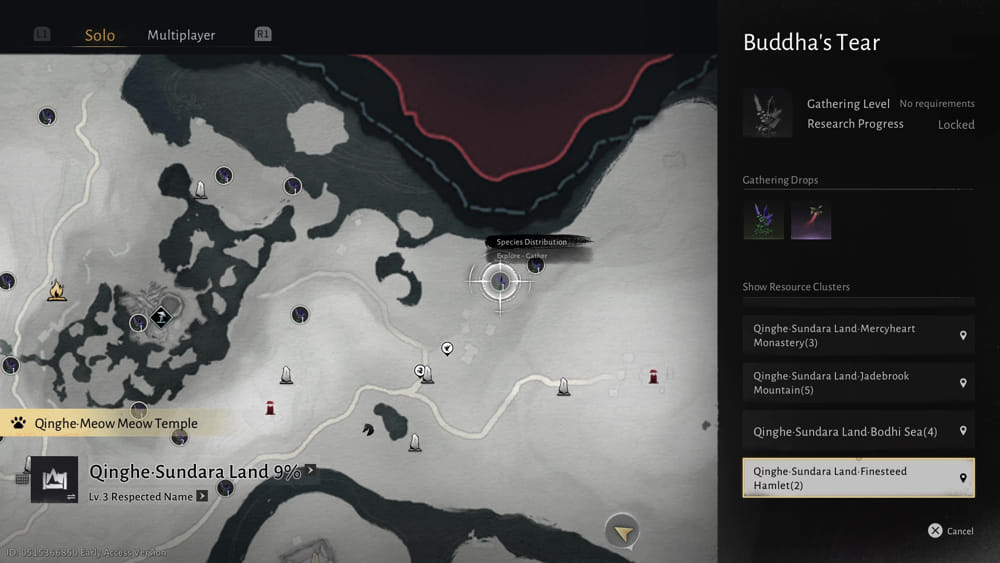Select Jadebrook Mountain resource cluster
This screenshot has height=563, width=1000.
coord(858,383)
